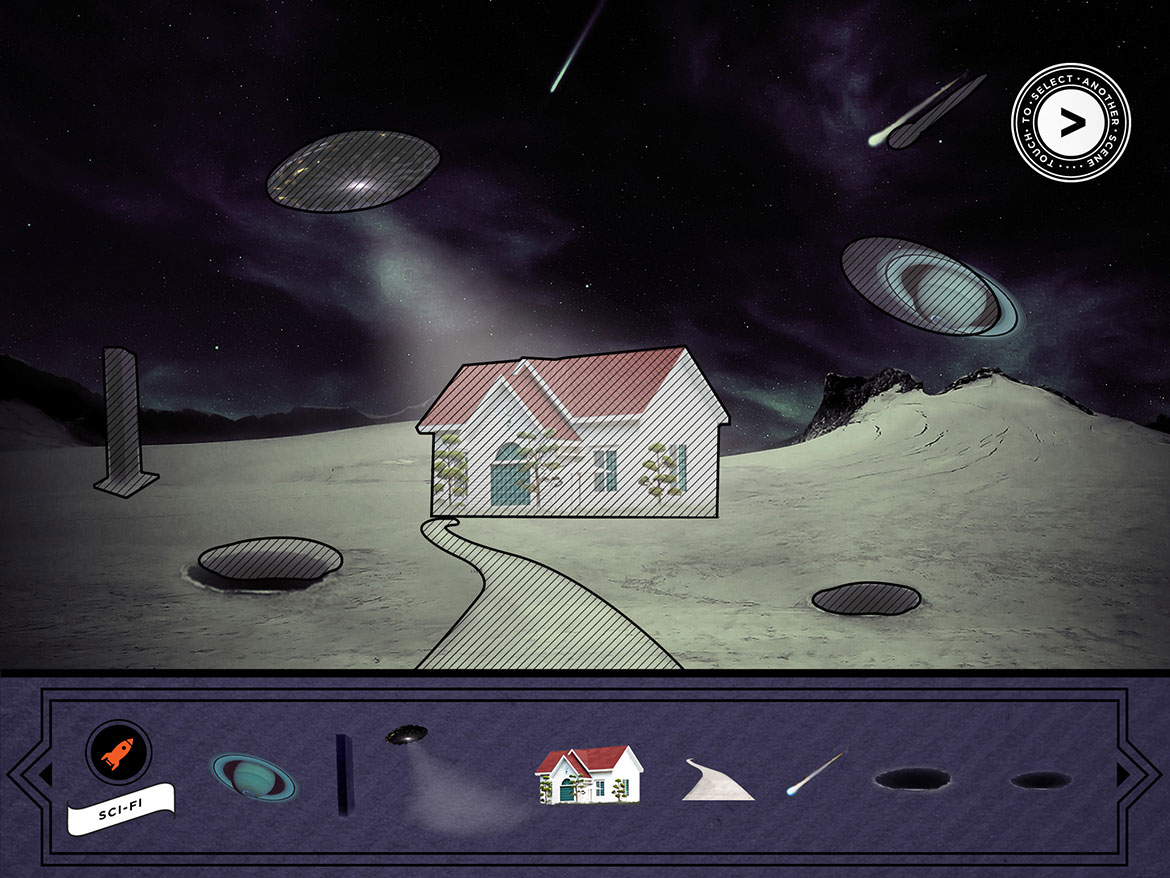Select another scene with the arrow button
This screenshot has width=1170, height=878.
1071,122
